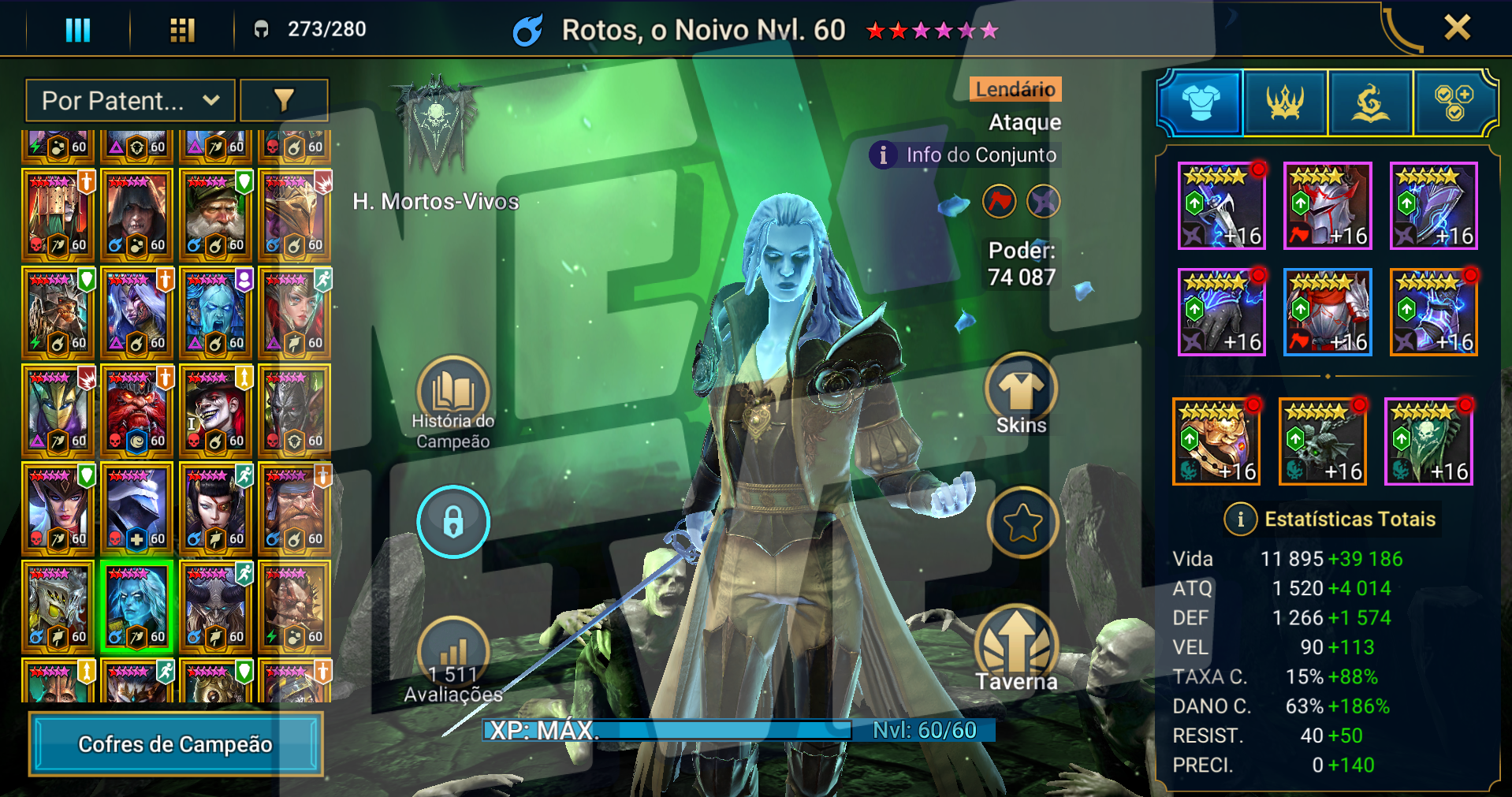Select the green banner accessory slot
Screen dimensions: 1512x797
coord(1428,441)
